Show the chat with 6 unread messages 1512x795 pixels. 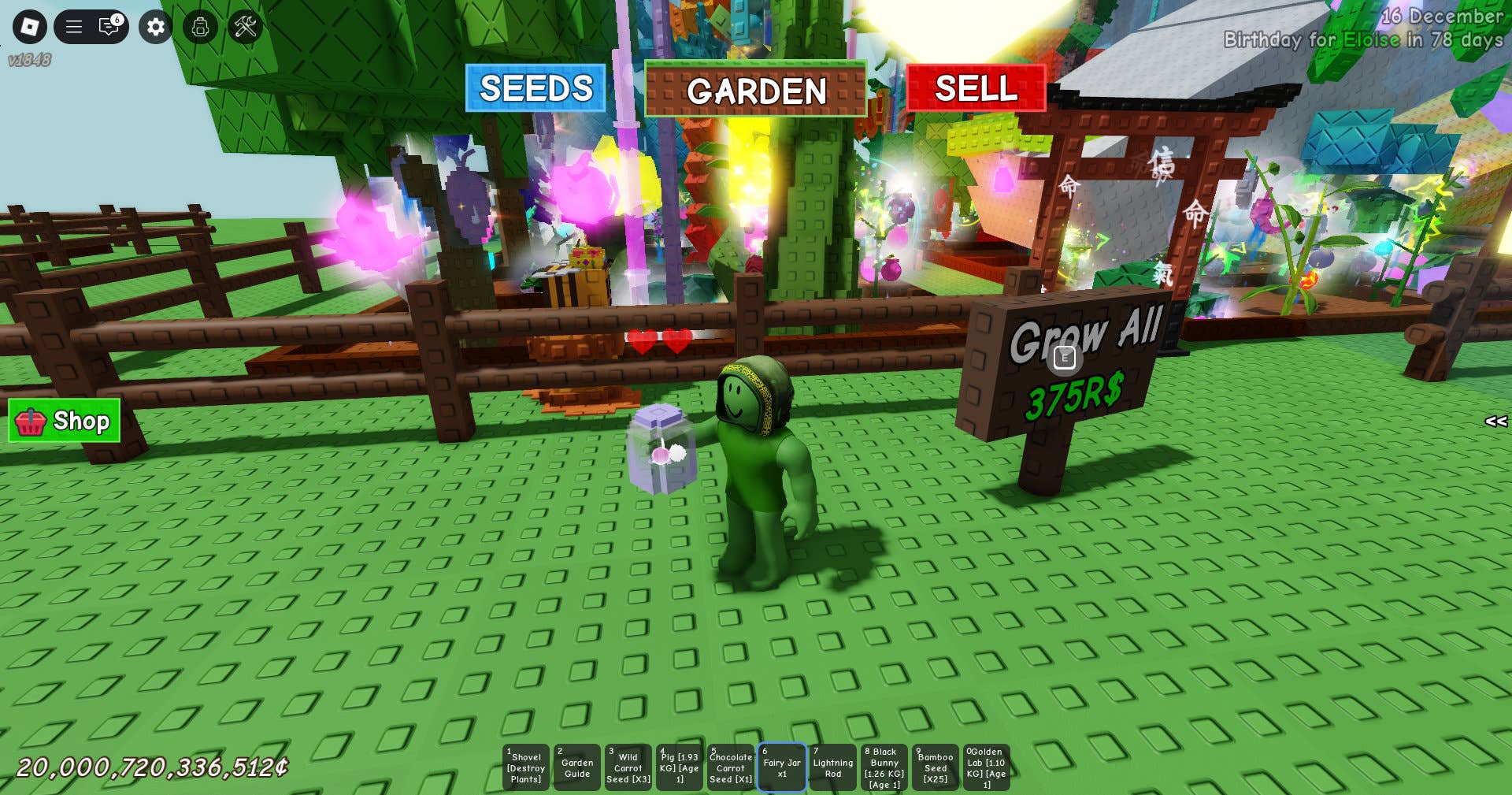coord(109,27)
